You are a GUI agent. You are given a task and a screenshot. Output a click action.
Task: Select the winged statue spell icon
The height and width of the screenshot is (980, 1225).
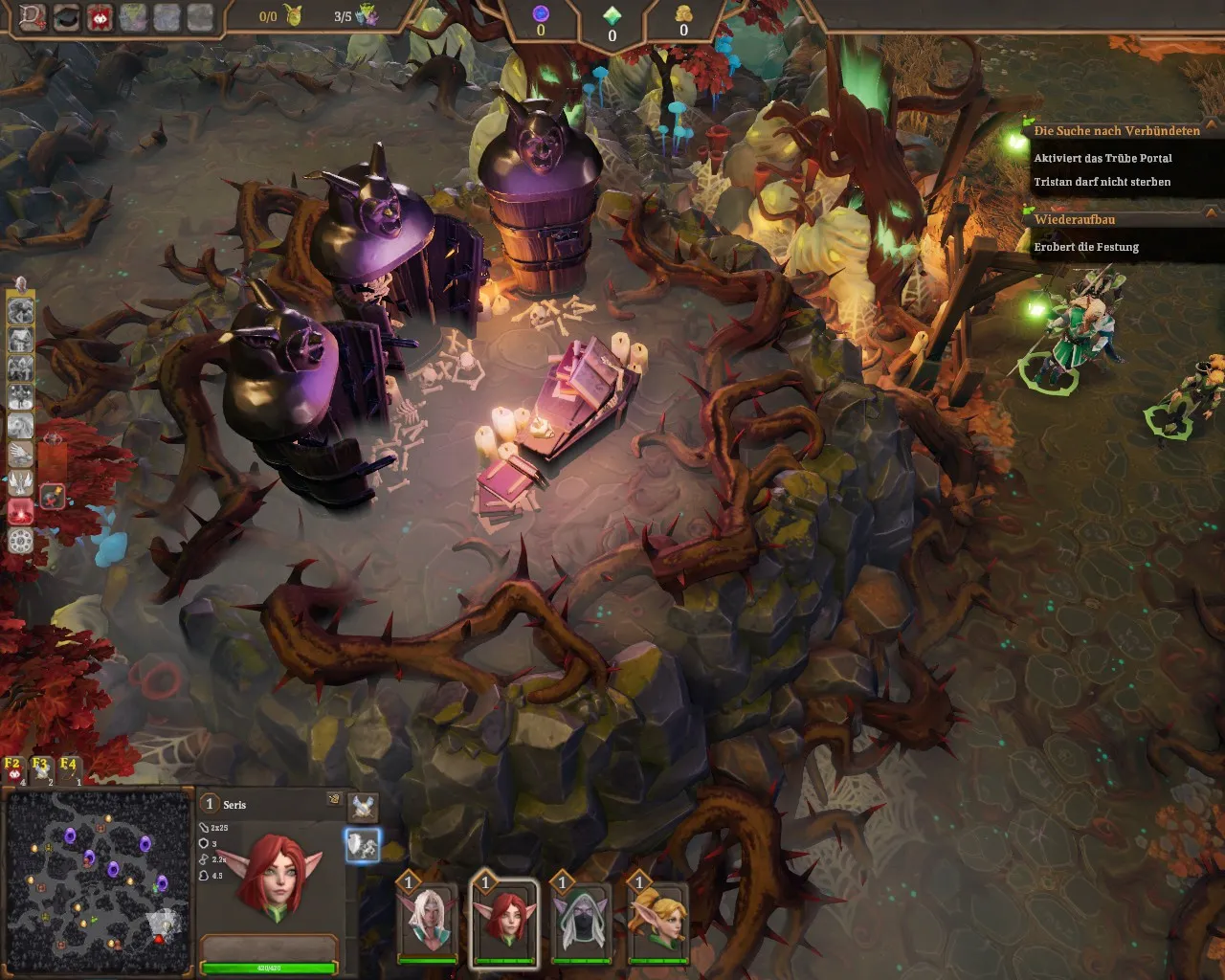tap(21, 482)
